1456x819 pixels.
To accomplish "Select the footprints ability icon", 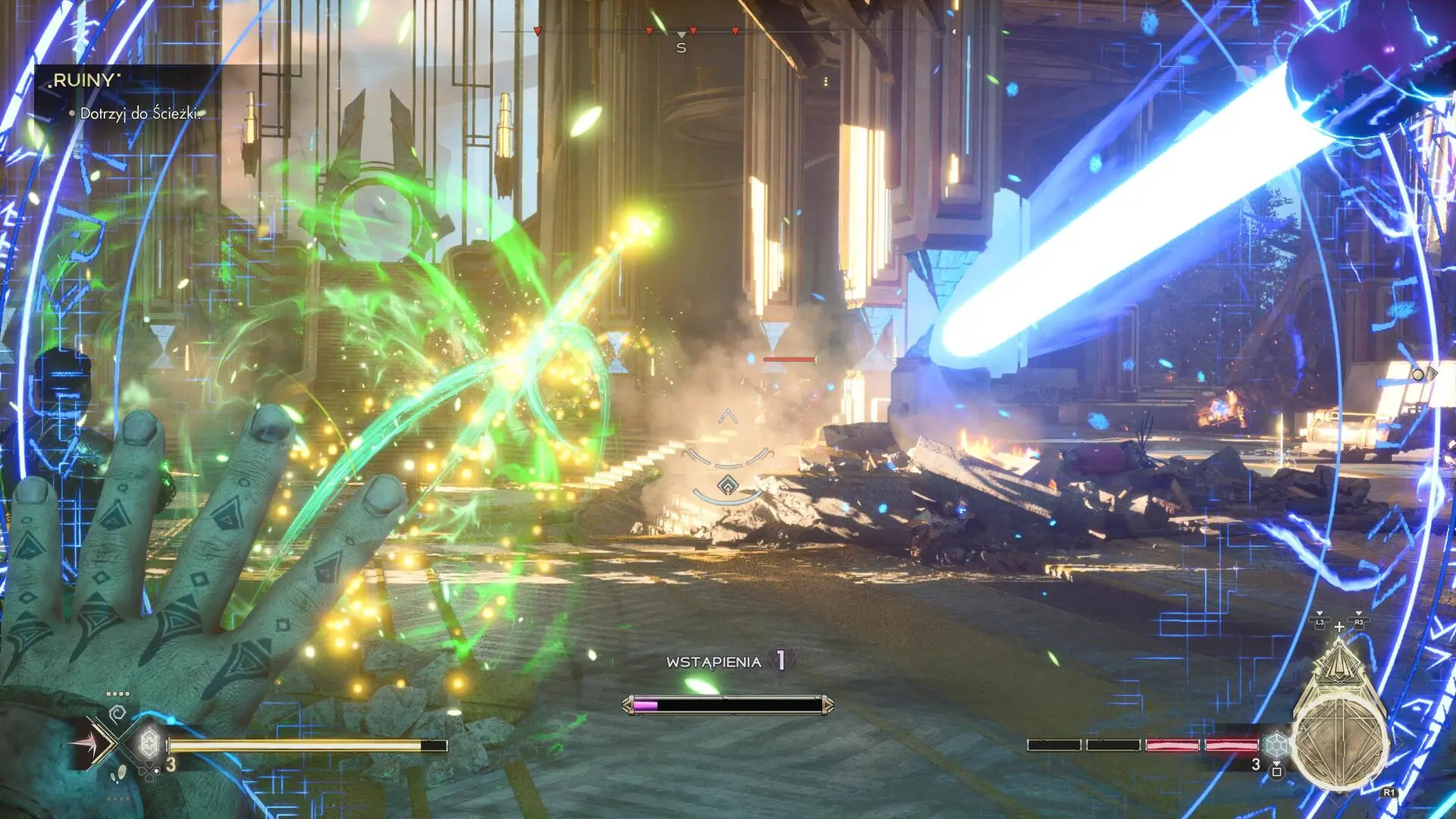I will tap(118, 774).
